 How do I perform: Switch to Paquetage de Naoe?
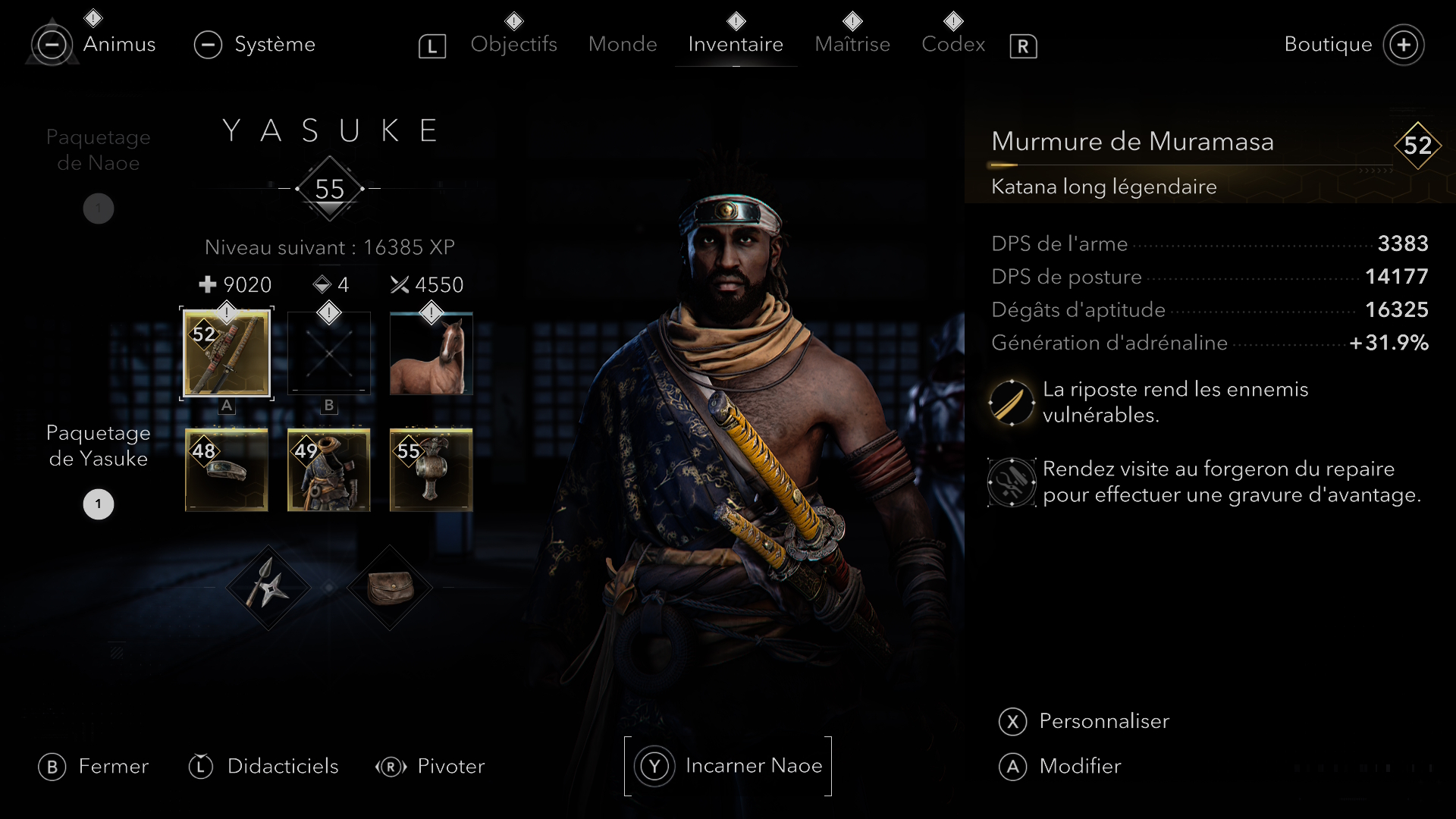99,150
